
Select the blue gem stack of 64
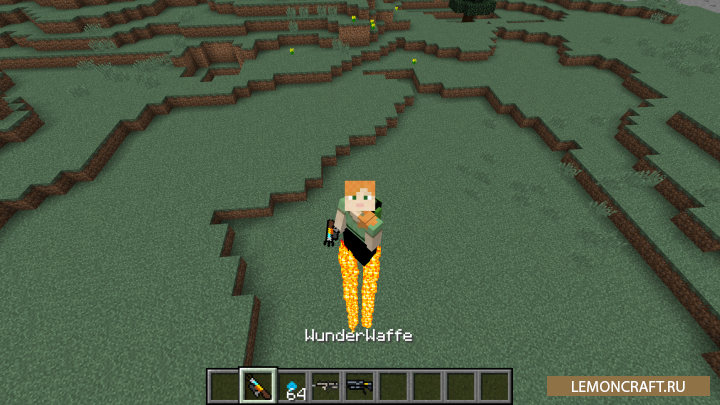click(x=292, y=386)
